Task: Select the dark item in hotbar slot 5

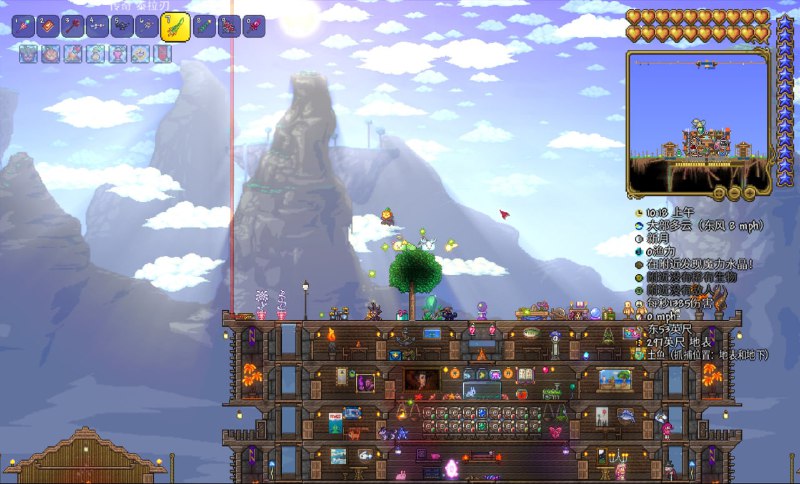Action: click(x=122, y=26)
